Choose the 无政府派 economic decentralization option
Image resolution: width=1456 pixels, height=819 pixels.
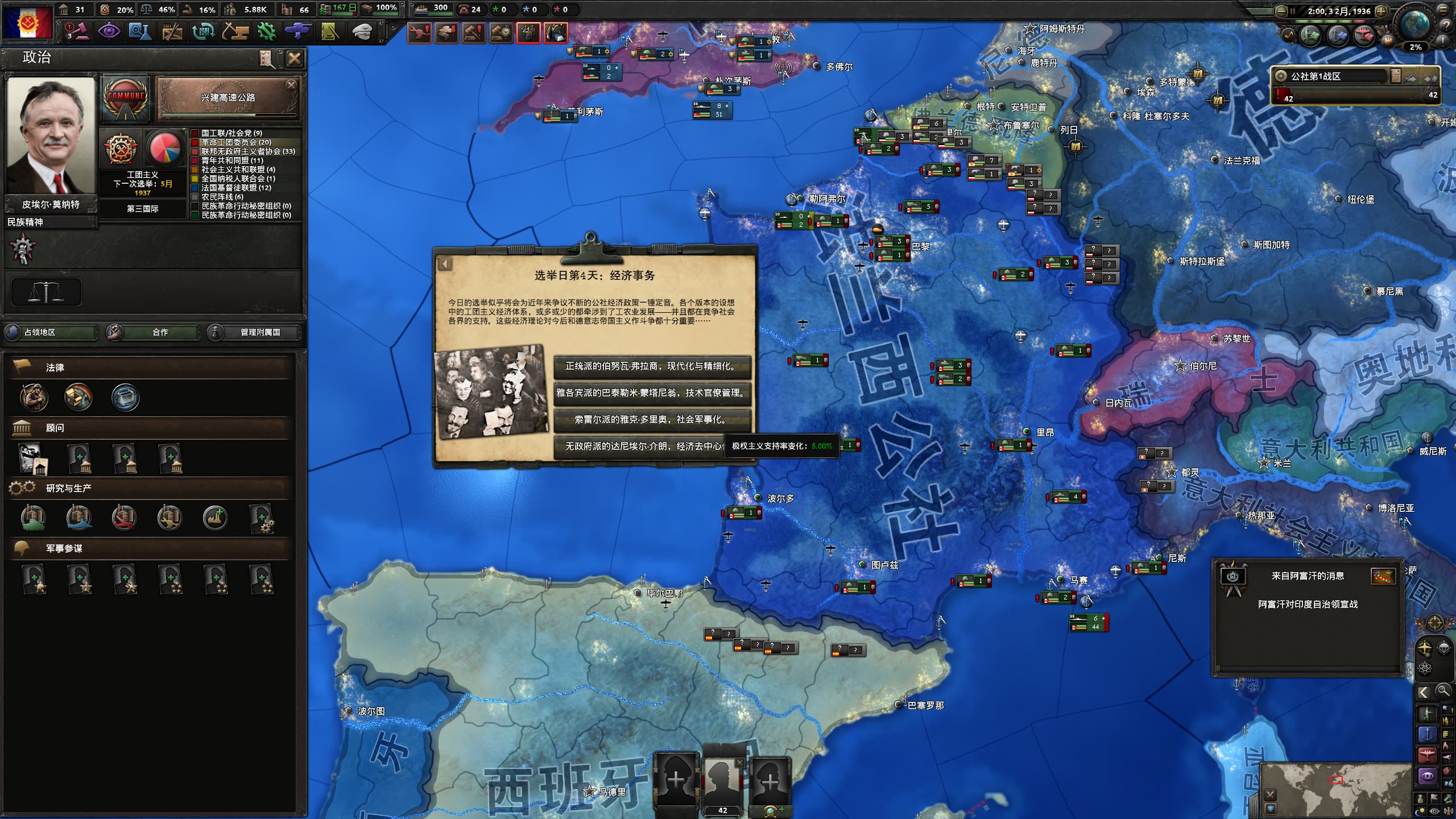point(638,446)
